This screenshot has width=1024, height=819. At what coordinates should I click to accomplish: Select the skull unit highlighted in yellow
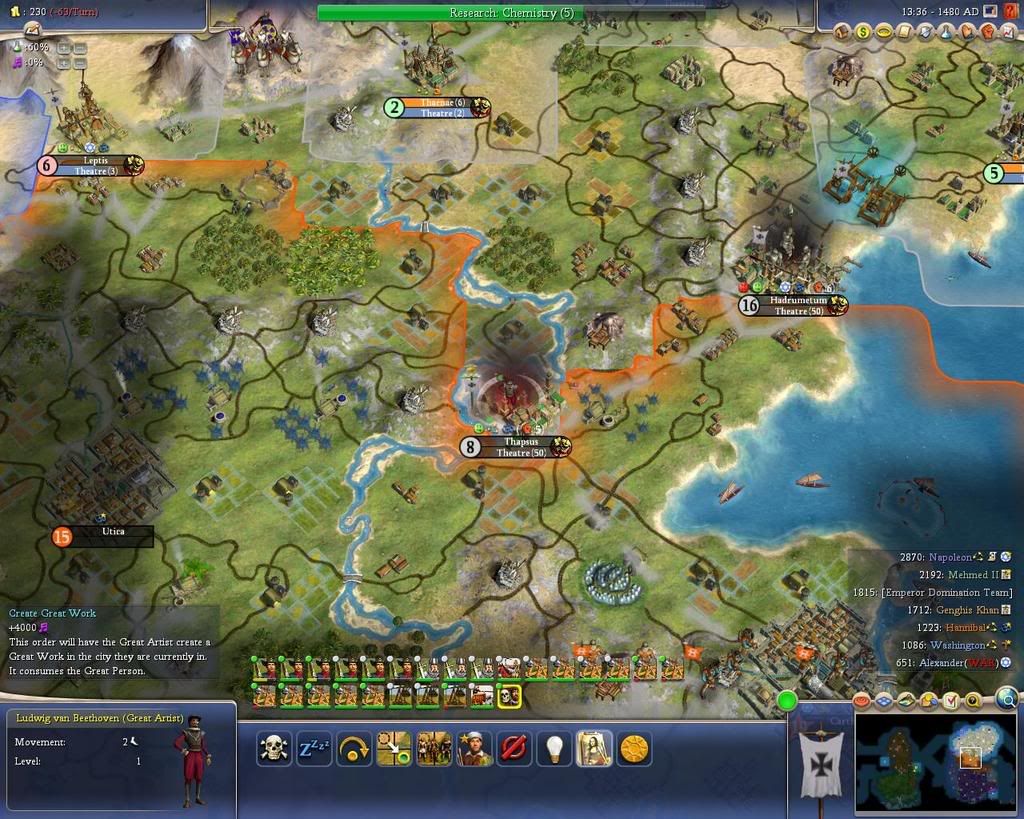click(x=509, y=695)
